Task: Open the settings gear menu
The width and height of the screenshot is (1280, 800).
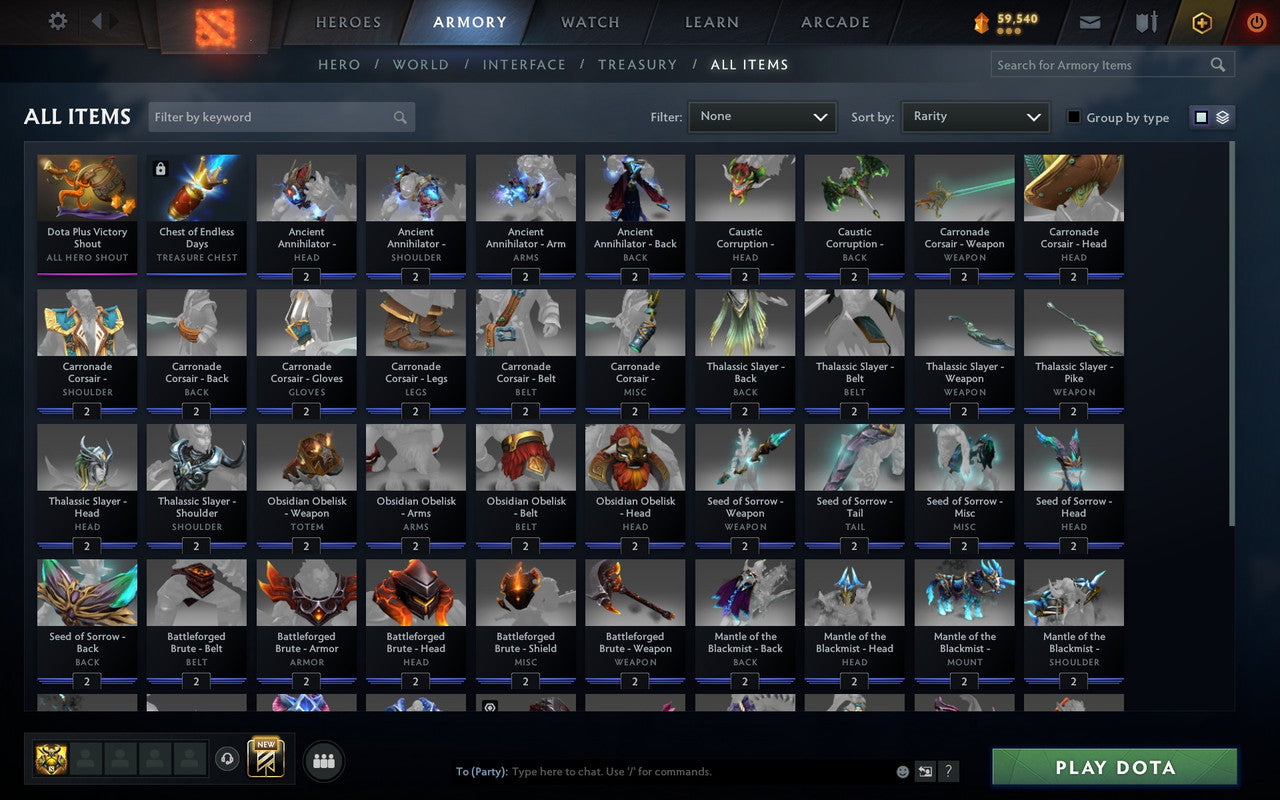Action: pyautogui.click(x=57, y=21)
